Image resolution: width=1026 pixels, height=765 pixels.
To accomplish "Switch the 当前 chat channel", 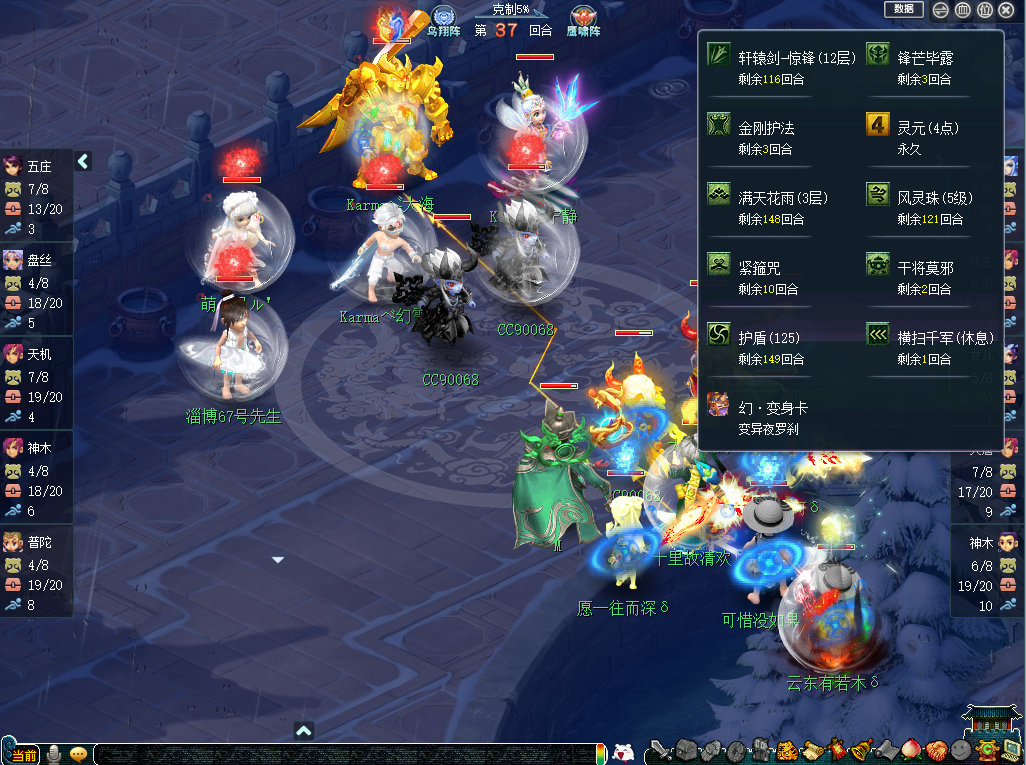I will tap(22, 755).
